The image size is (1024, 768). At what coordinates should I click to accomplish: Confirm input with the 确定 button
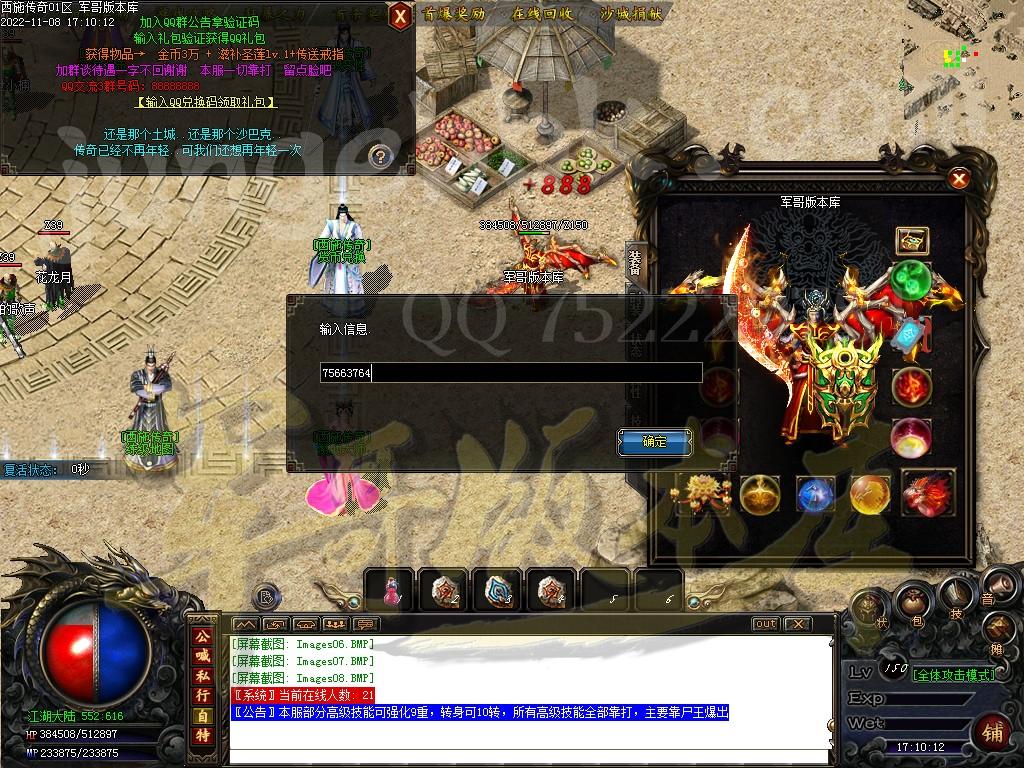pos(655,441)
